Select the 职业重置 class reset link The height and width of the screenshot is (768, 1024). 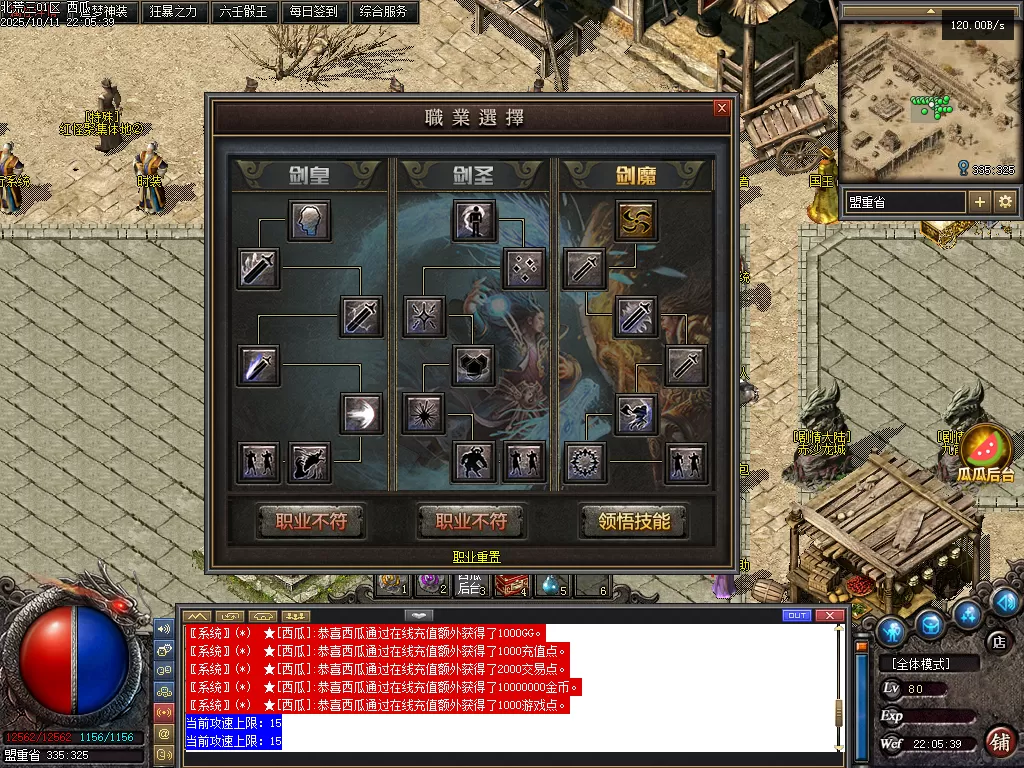coord(477,557)
